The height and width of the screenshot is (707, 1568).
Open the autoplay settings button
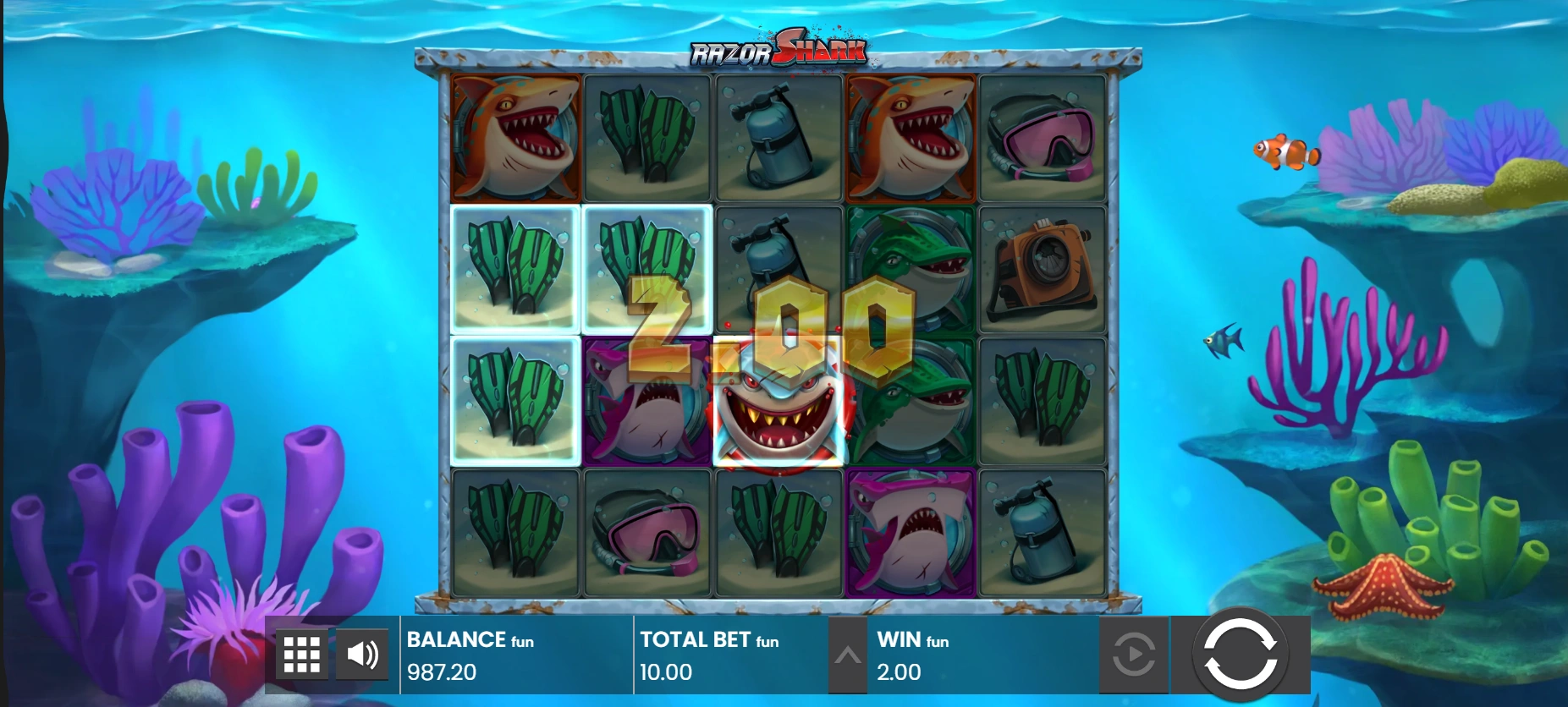(x=1133, y=654)
